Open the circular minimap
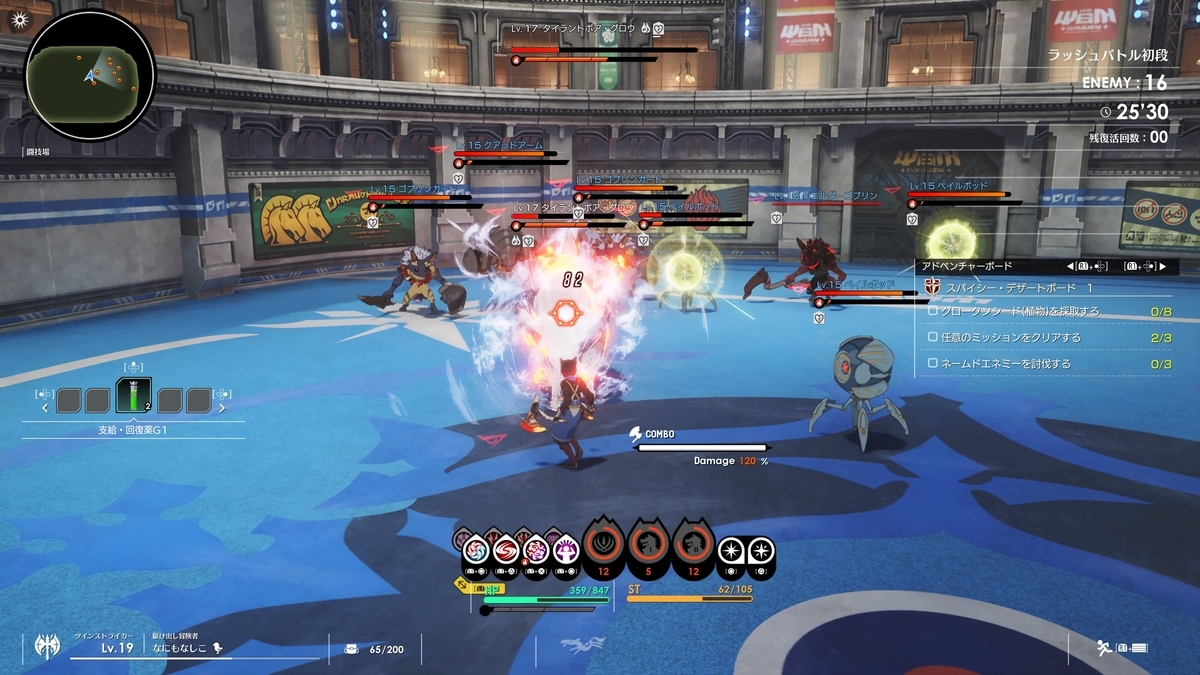Screen dimensions: 1200x675 (90, 73)
